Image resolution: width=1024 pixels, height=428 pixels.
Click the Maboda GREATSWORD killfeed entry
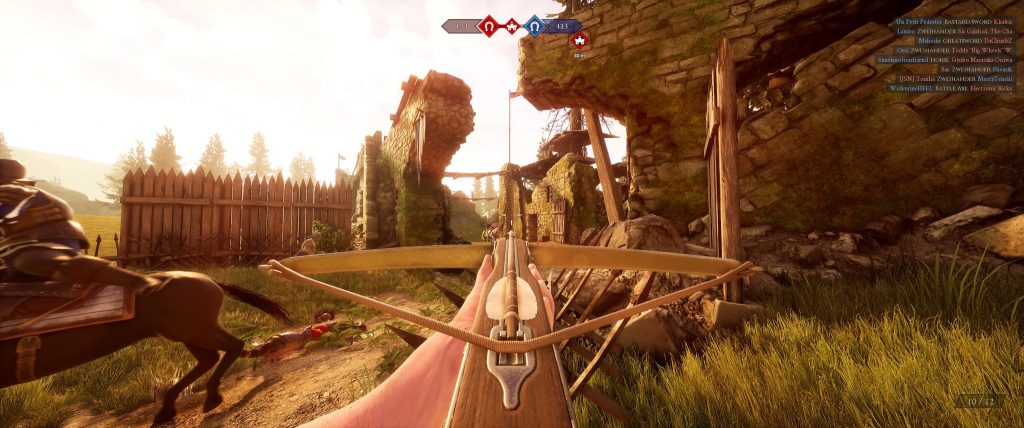pyautogui.click(x=961, y=40)
